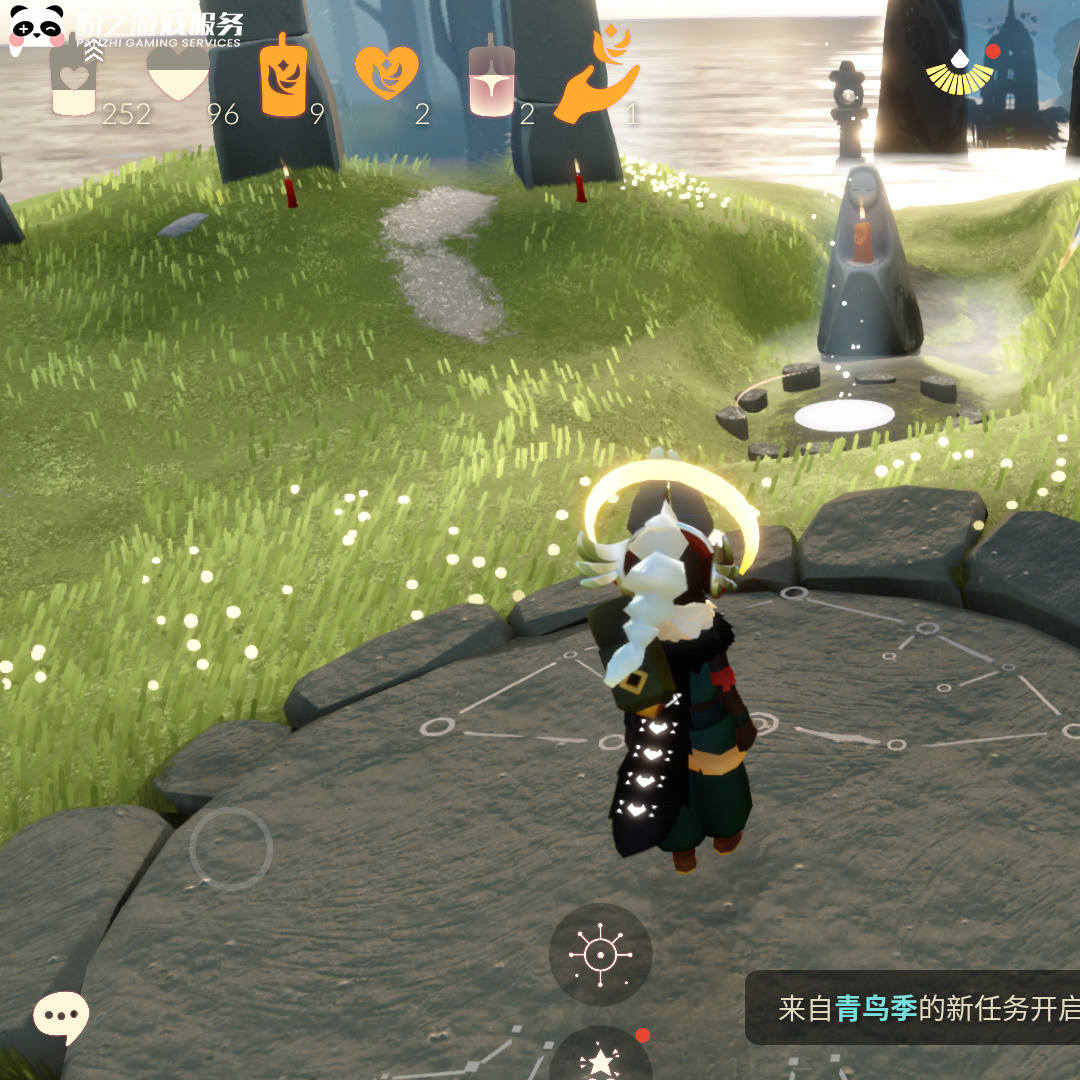Tap the white candle currency icon
1080x1080 pixels.
(x=74, y=78)
